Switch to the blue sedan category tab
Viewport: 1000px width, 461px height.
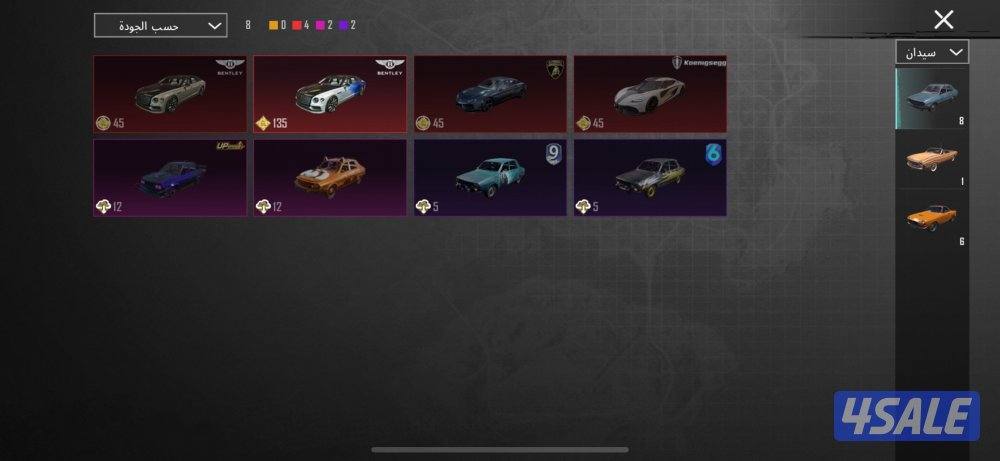[x=932, y=98]
